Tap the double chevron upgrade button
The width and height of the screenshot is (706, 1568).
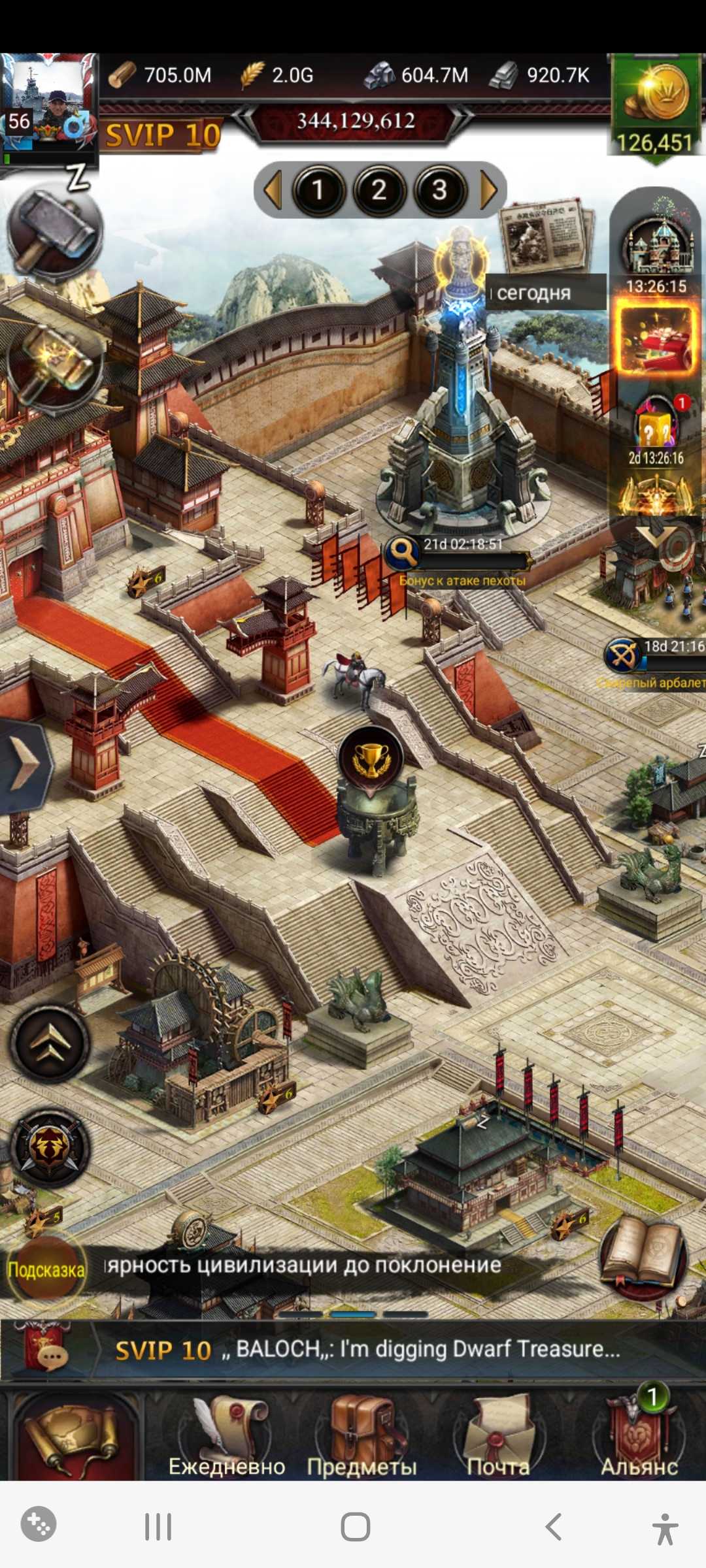[x=50, y=1042]
